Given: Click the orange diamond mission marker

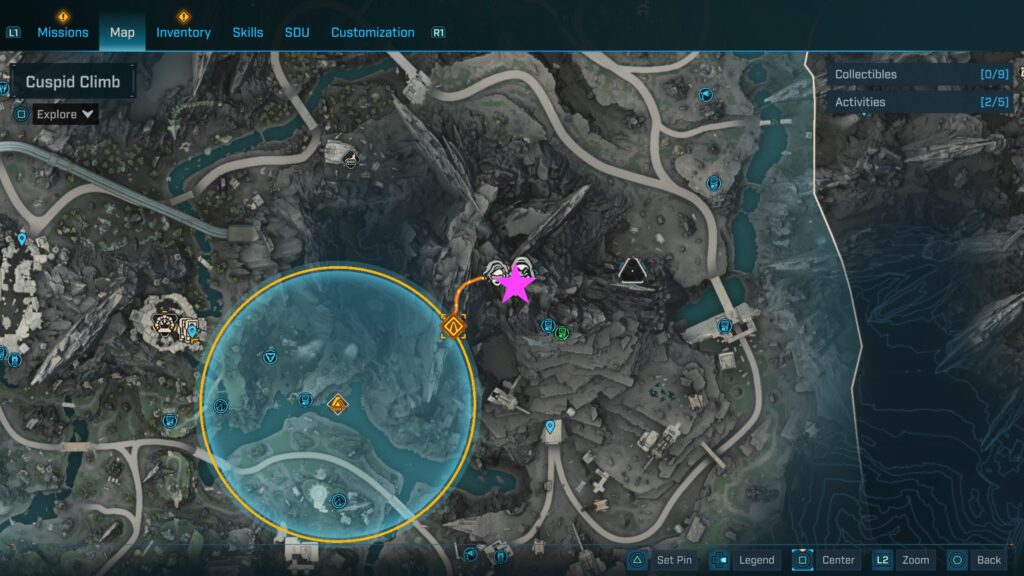Looking at the screenshot, I should 455,326.
